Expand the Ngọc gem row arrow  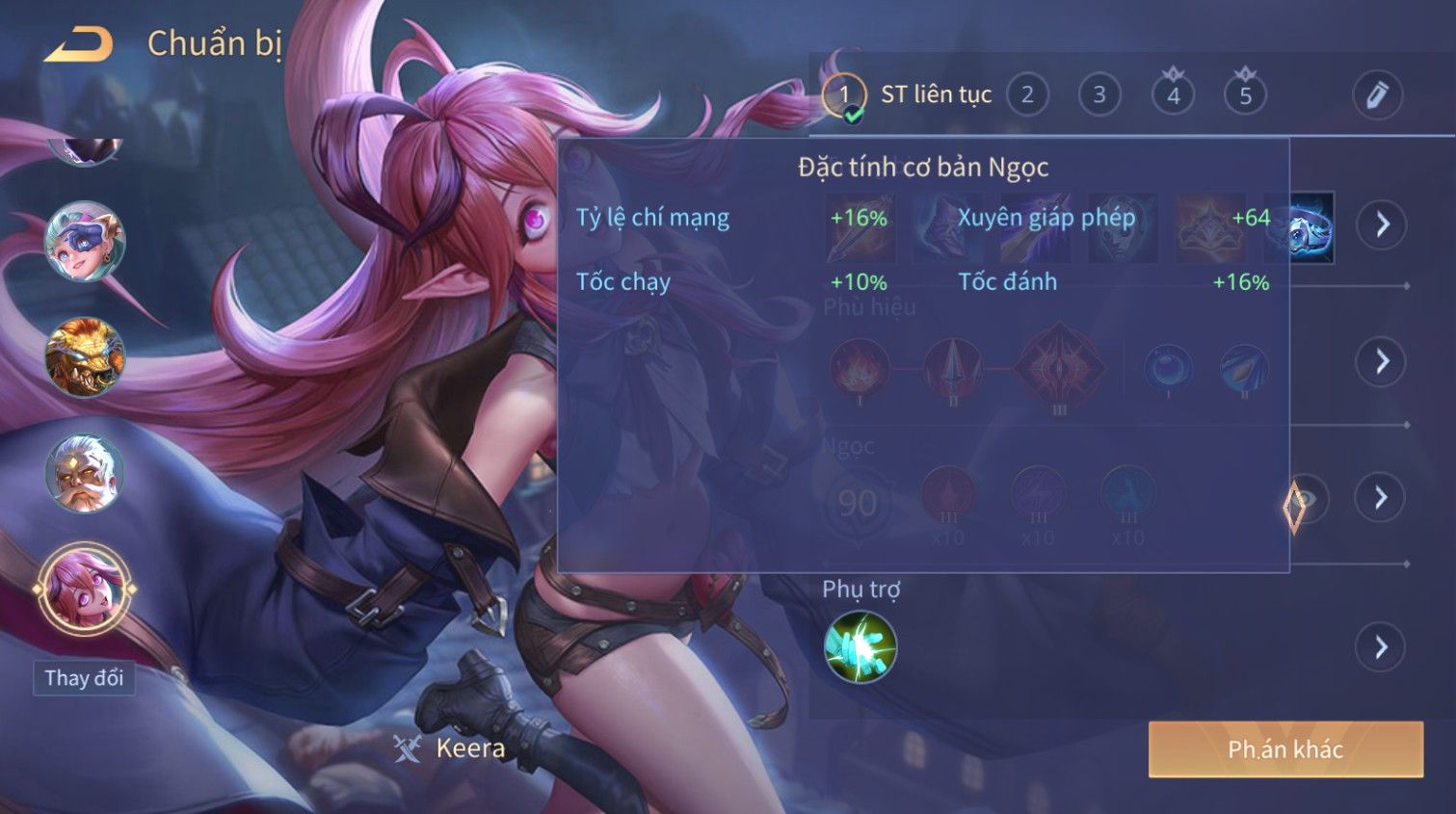(x=1381, y=497)
